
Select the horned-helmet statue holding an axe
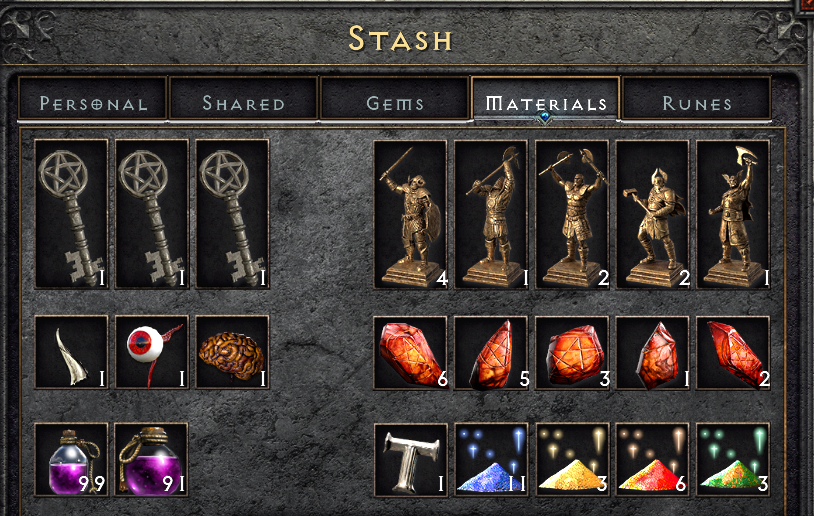(x=733, y=214)
